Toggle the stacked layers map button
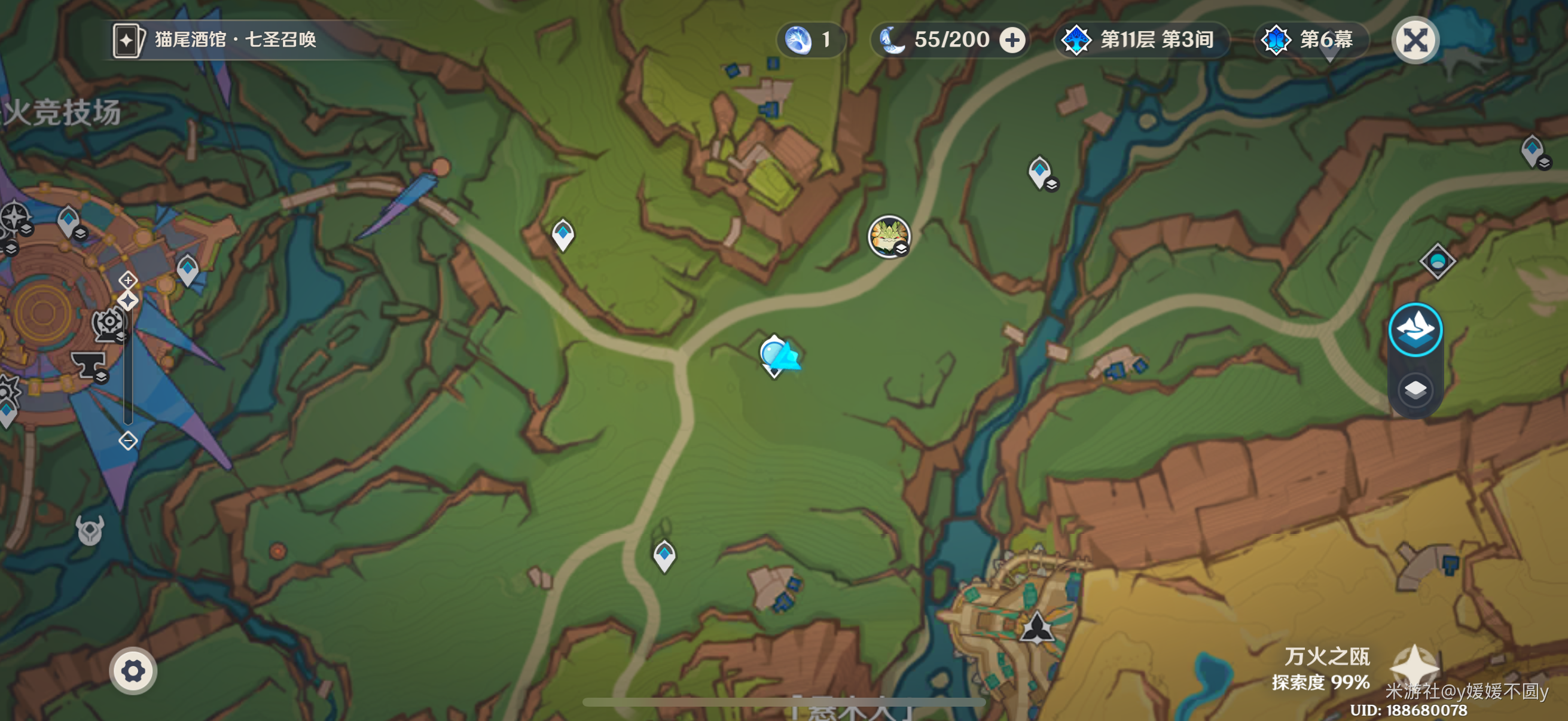 [x=1416, y=389]
